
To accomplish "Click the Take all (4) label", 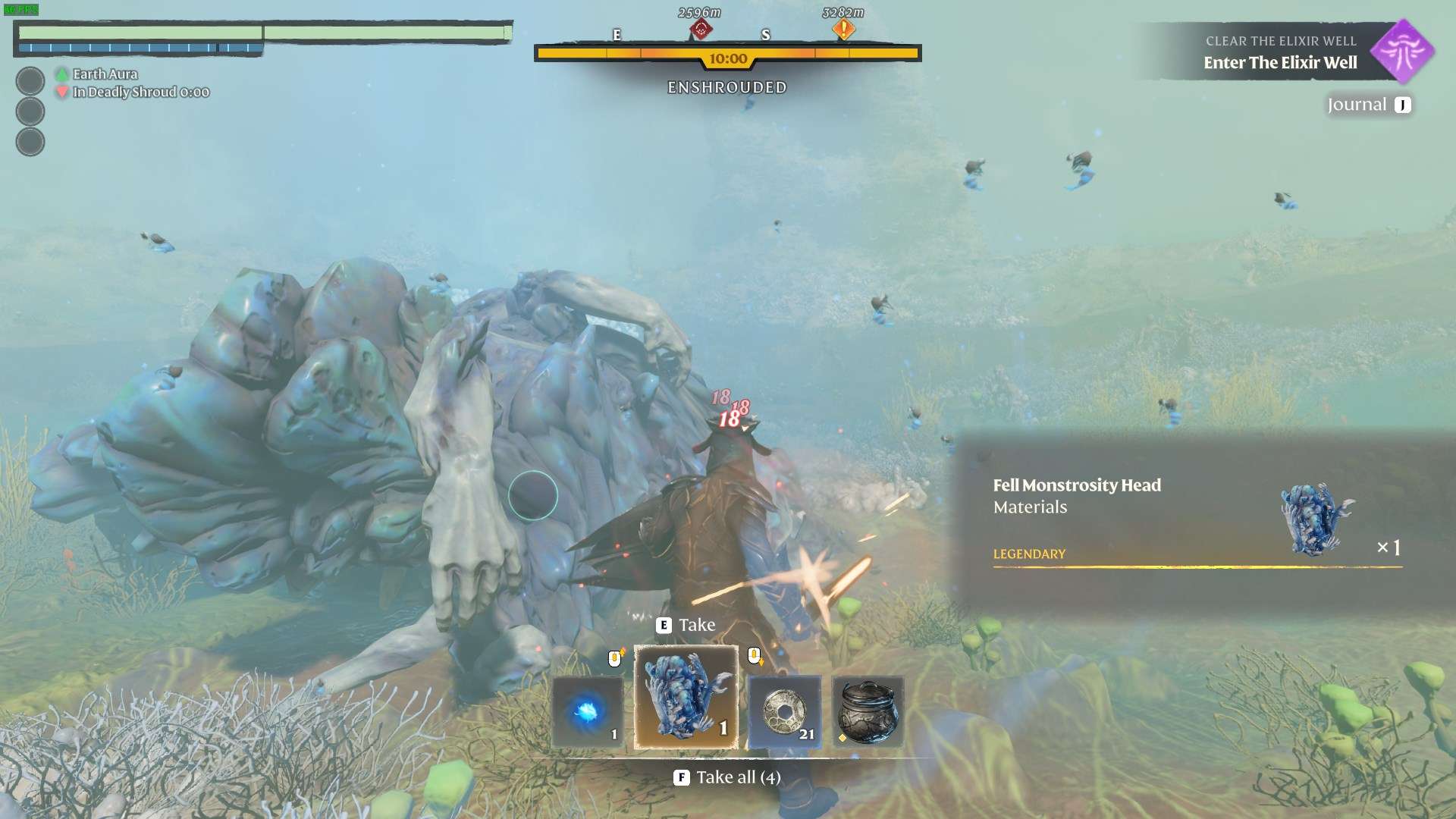I will [x=728, y=777].
